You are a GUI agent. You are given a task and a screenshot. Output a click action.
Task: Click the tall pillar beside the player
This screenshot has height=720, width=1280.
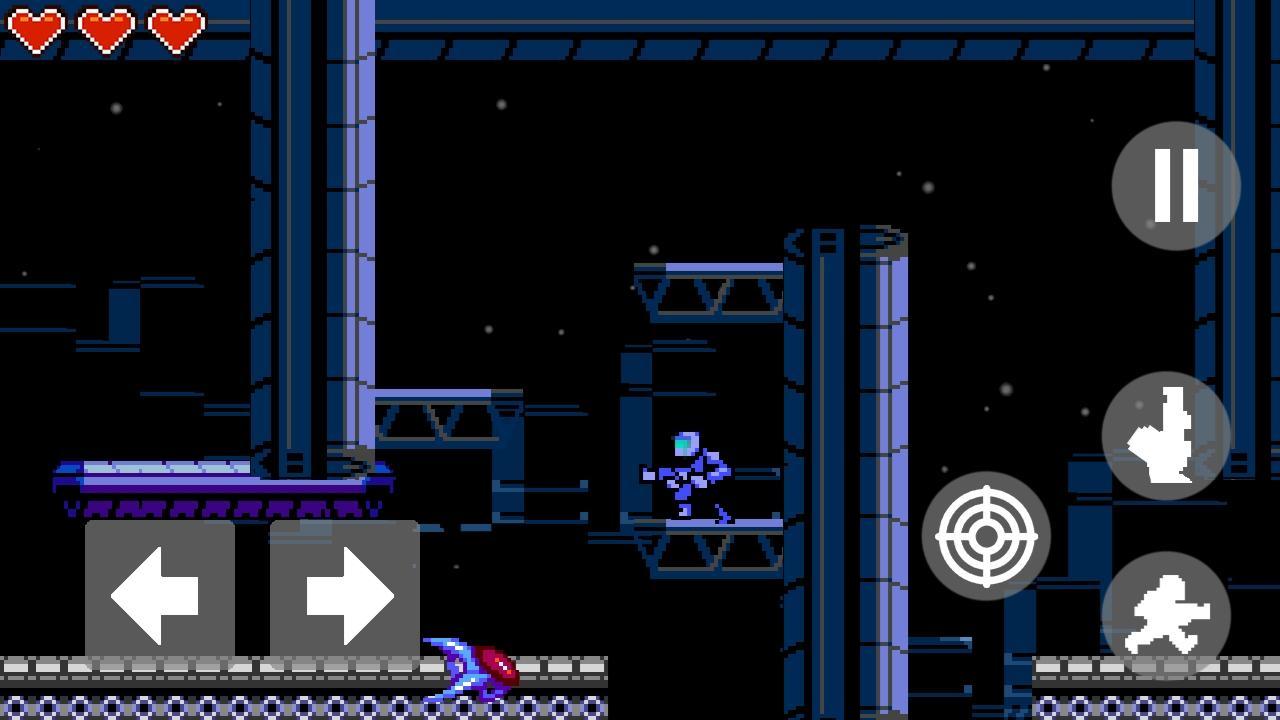(850, 400)
